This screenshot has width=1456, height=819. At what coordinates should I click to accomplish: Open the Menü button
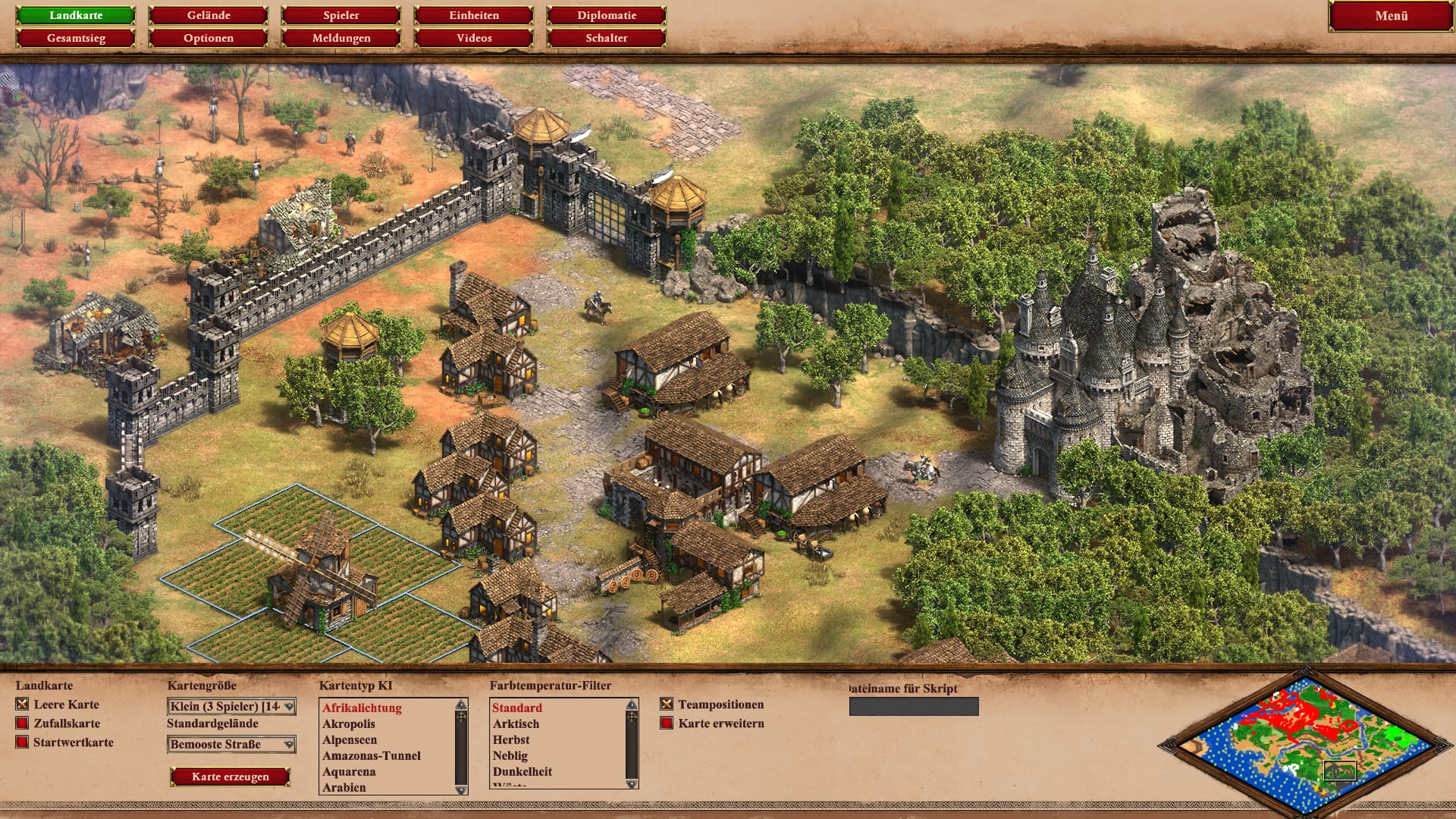pos(1391,16)
